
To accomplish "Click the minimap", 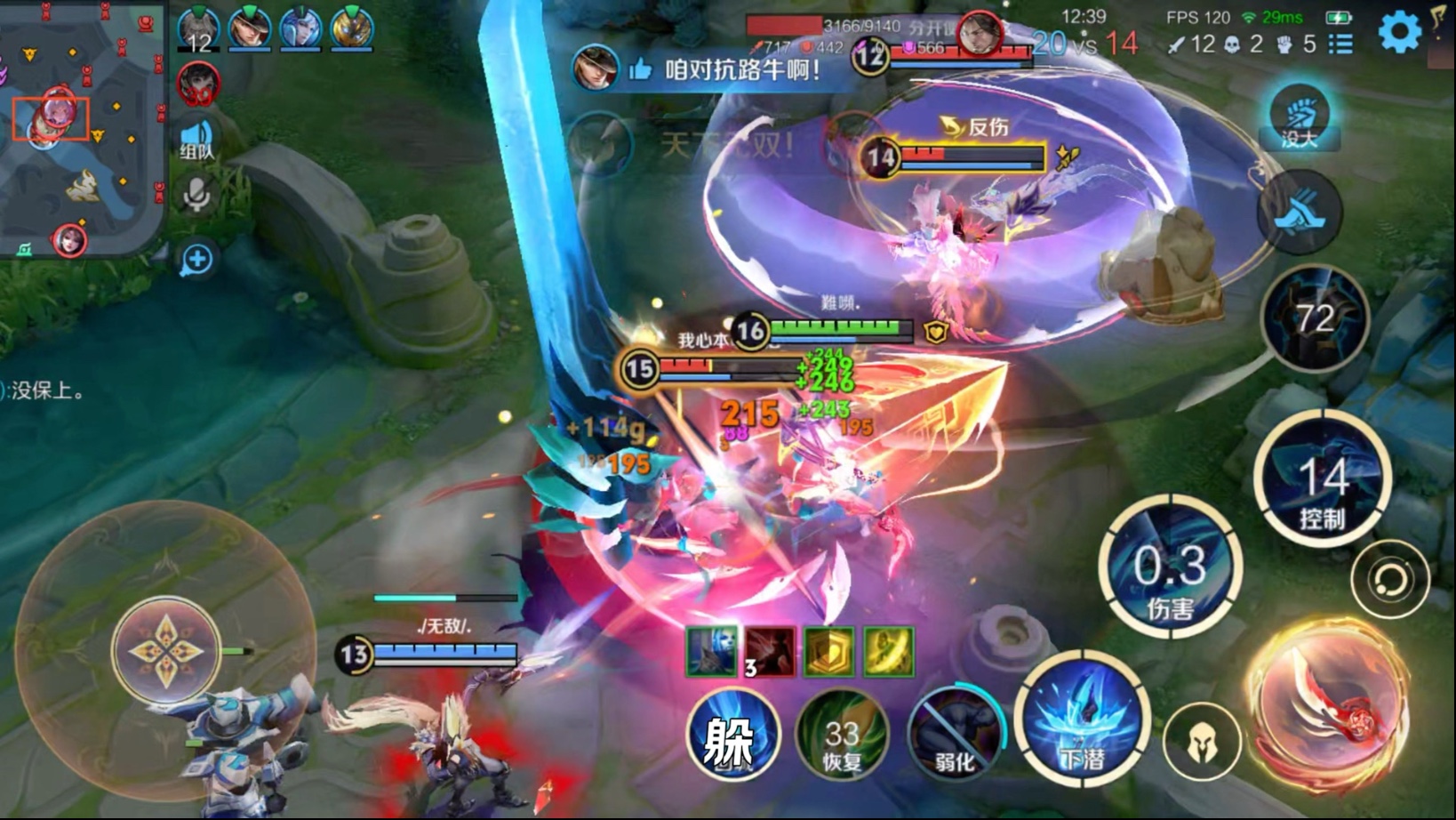I will [82, 128].
